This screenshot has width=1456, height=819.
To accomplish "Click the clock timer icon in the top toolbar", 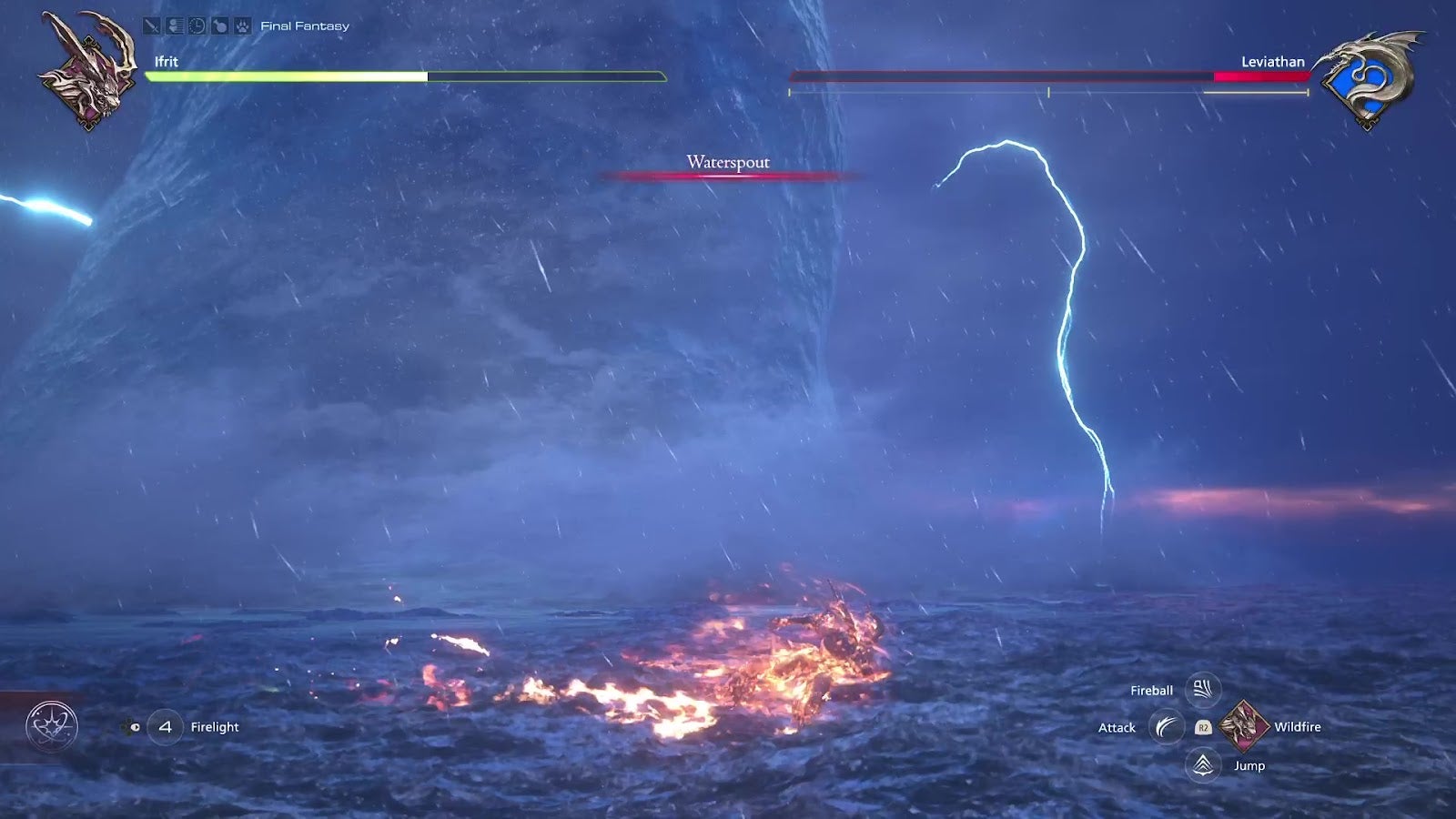I will click(197, 26).
